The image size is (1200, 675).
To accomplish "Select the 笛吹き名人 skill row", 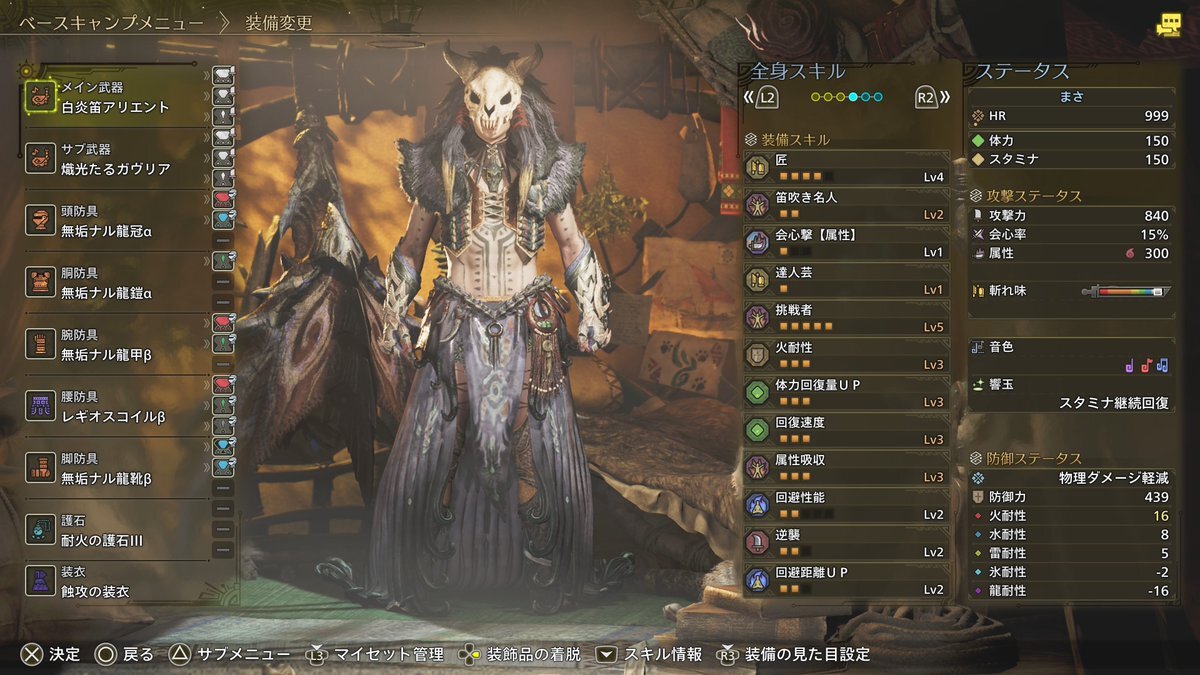I will 846,205.
